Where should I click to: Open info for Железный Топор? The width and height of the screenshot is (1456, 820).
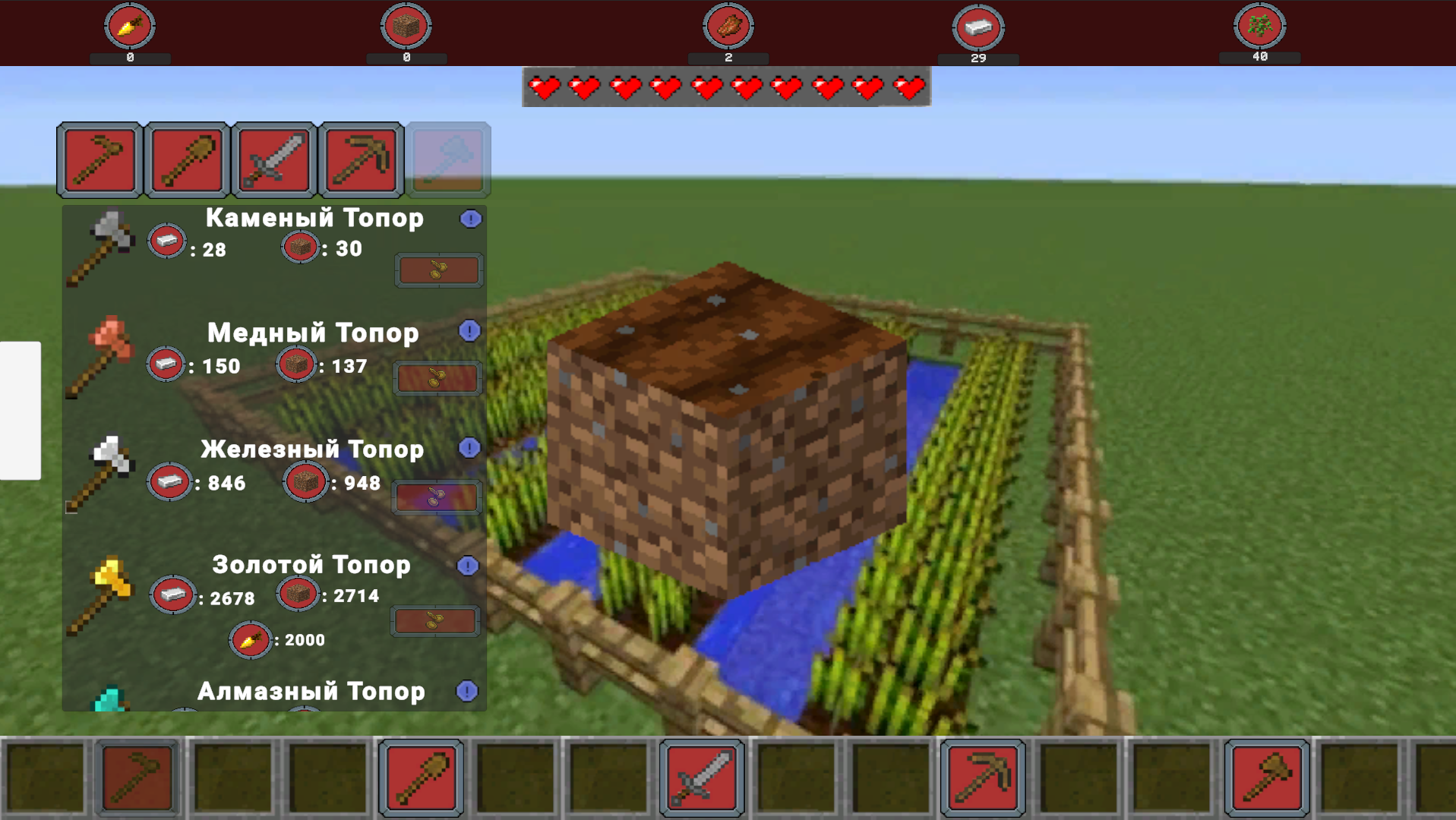click(469, 449)
